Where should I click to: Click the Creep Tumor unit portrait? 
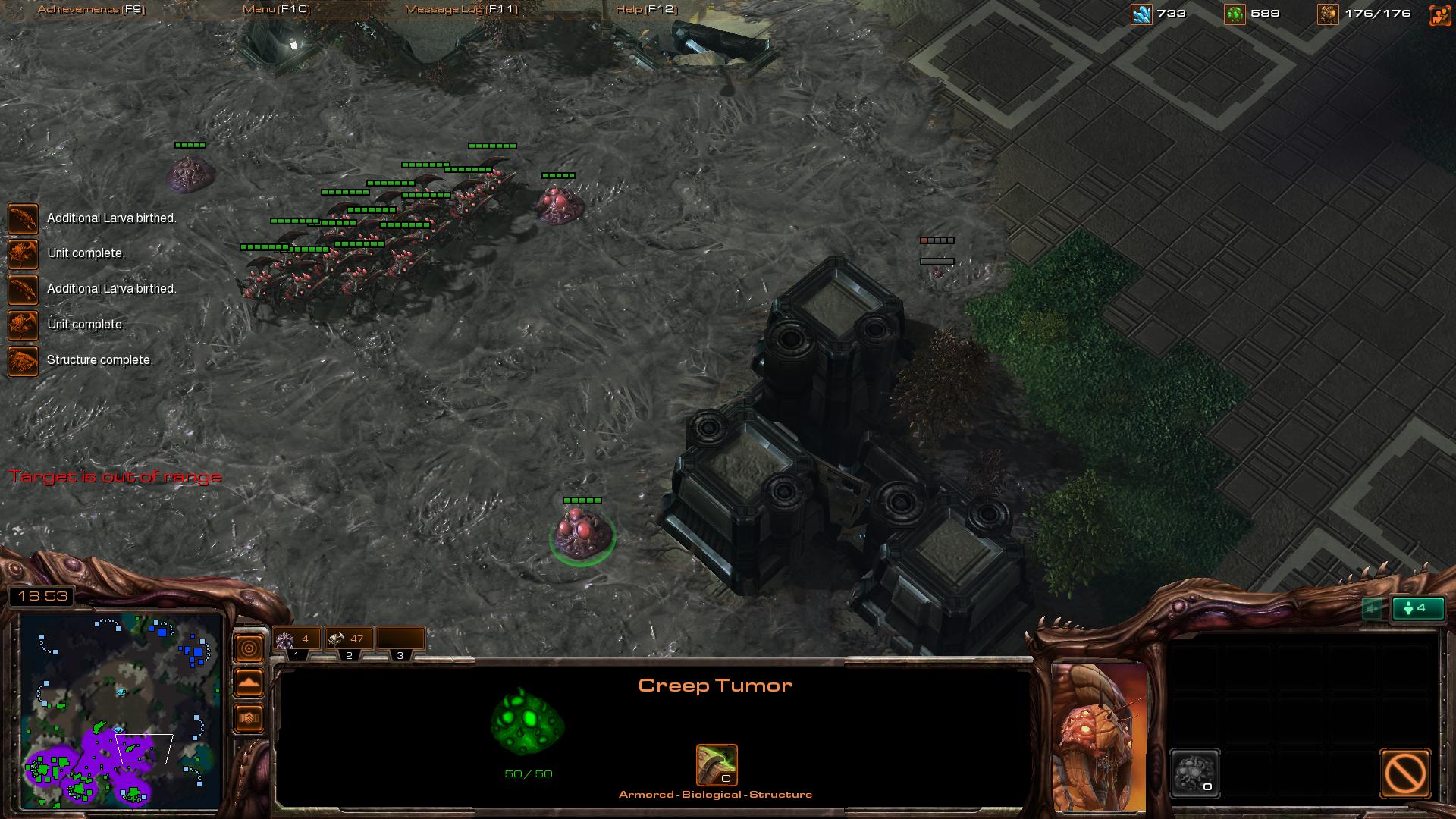[x=1099, y=736]
